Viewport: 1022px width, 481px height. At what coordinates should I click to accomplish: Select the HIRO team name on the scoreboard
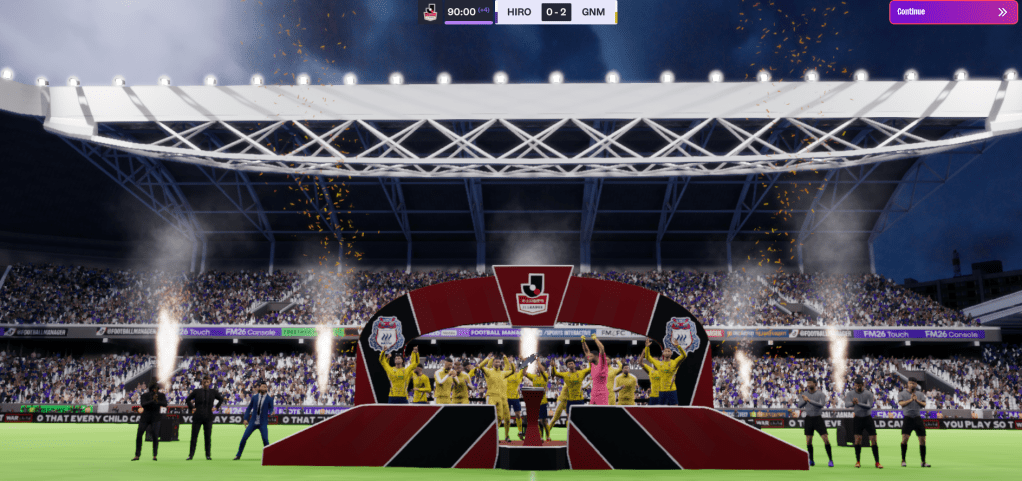point(519,12)
